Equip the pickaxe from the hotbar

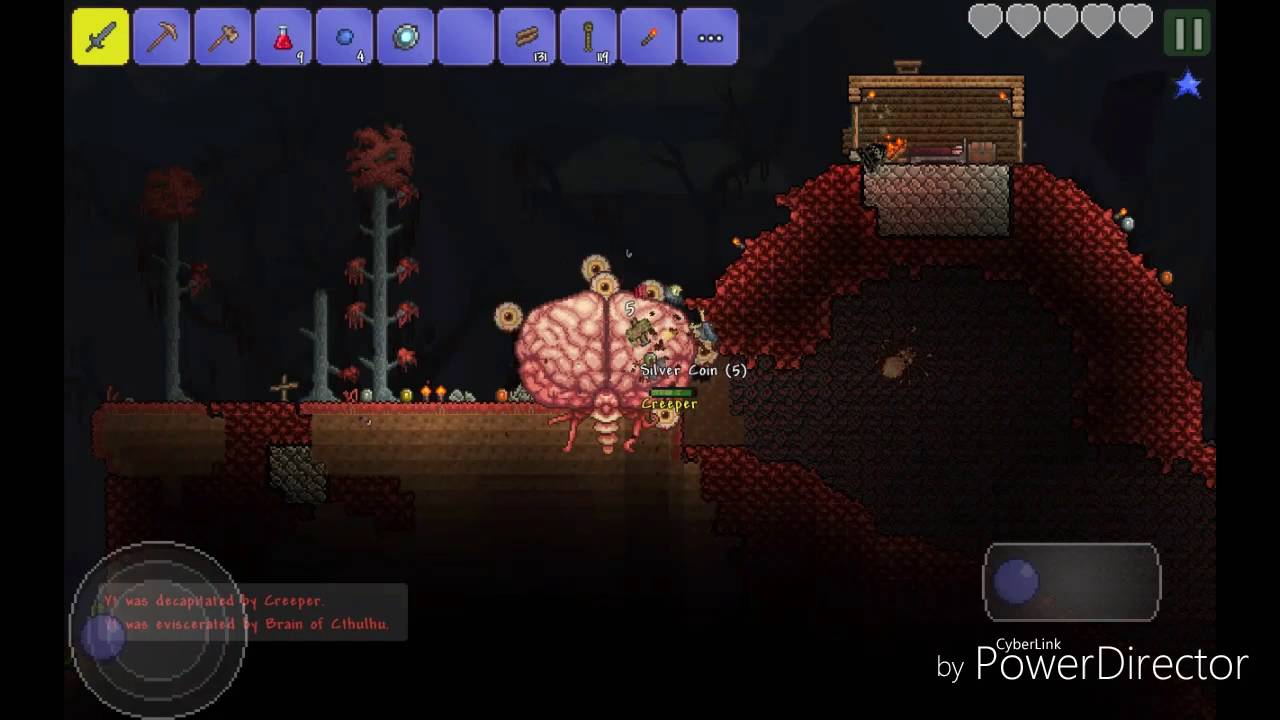161,37
